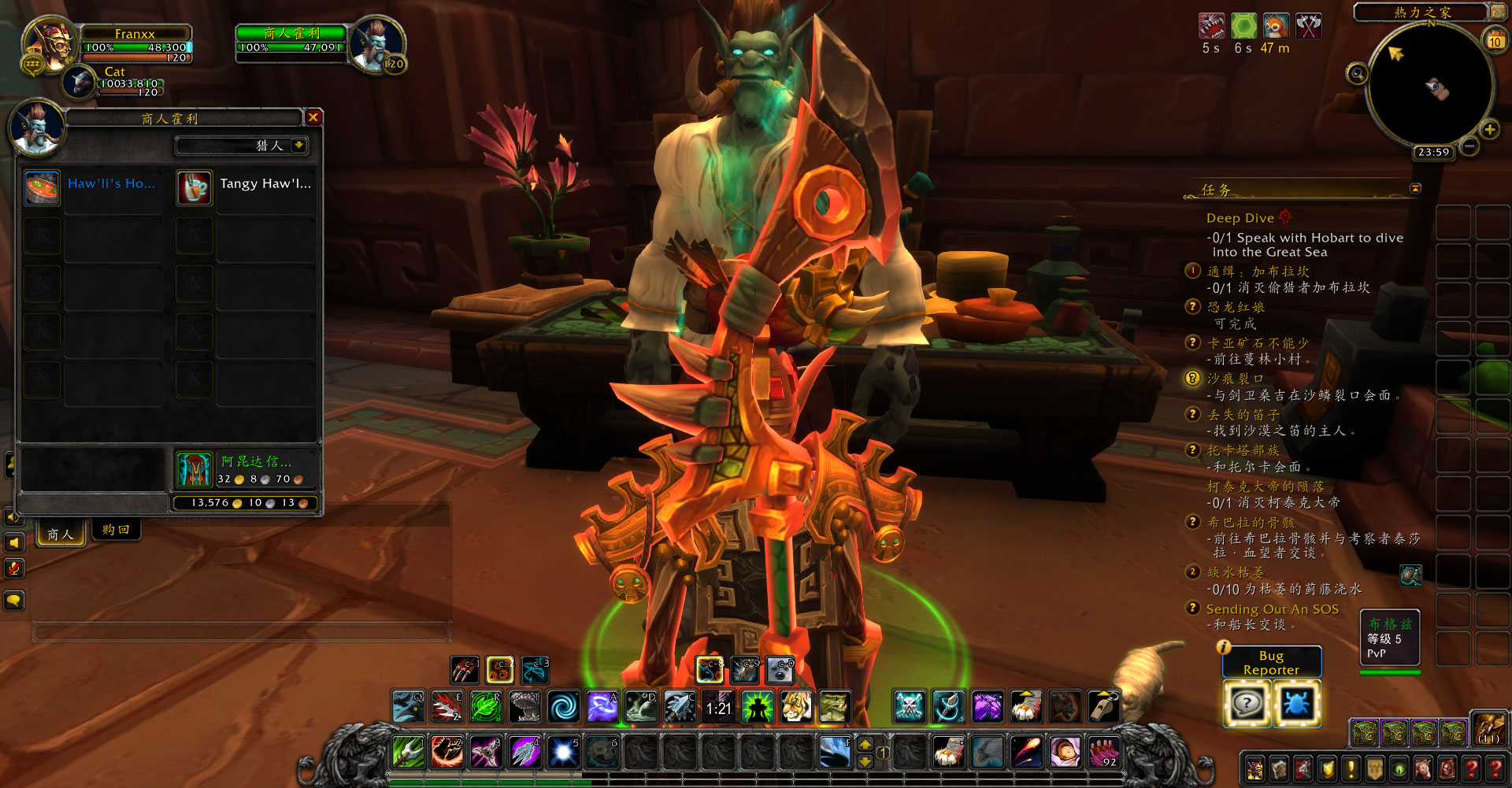This screenshot has height=788, width=1512.
Task: Switch to the 购回 buyback tab
Action: point(116,531)
